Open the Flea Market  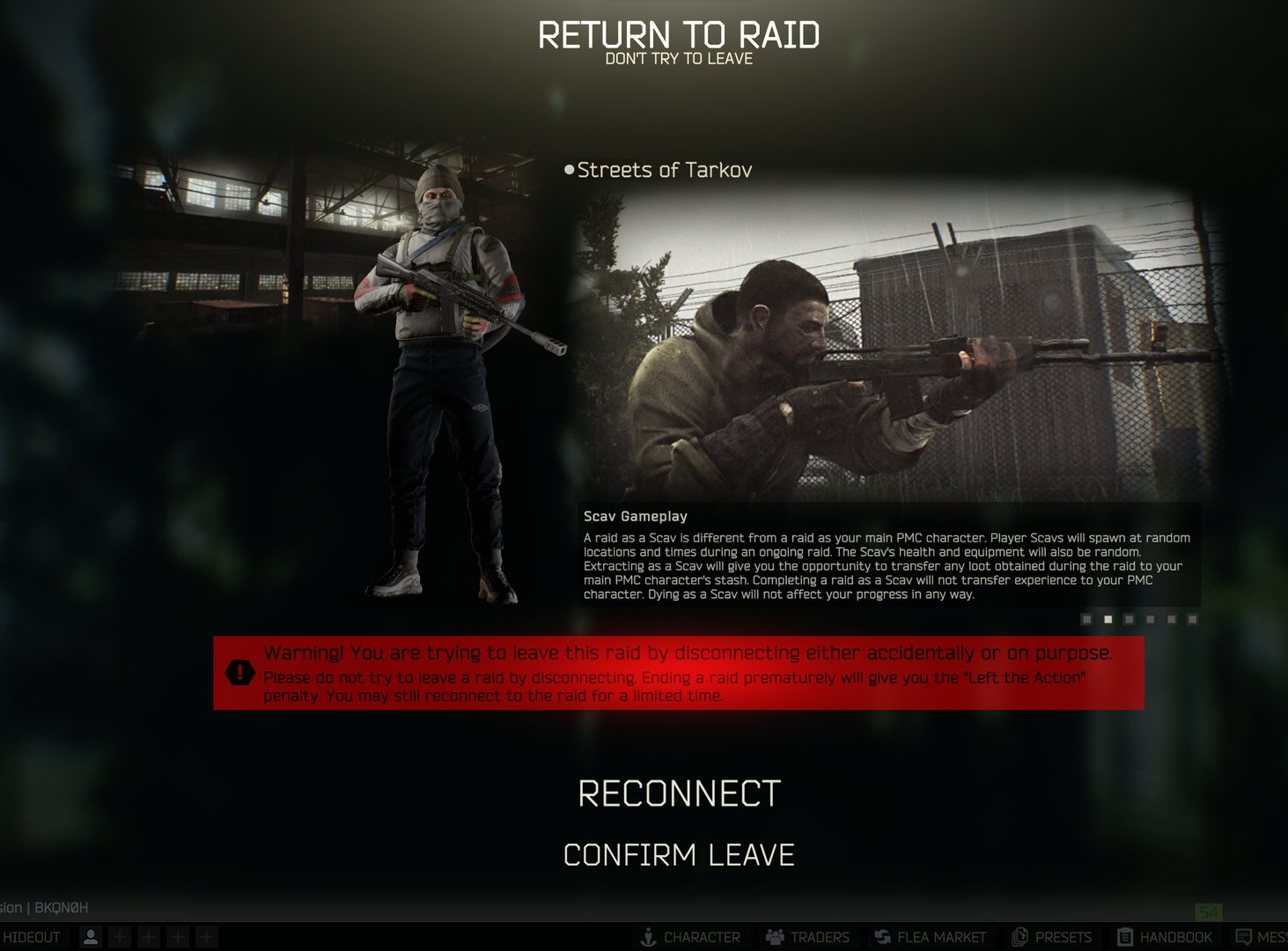click(930, 937)
